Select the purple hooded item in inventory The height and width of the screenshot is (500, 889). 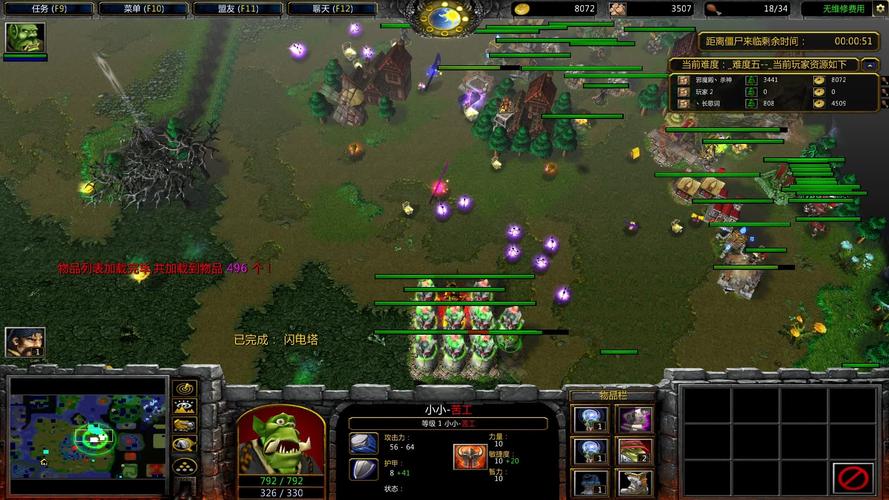634,419
